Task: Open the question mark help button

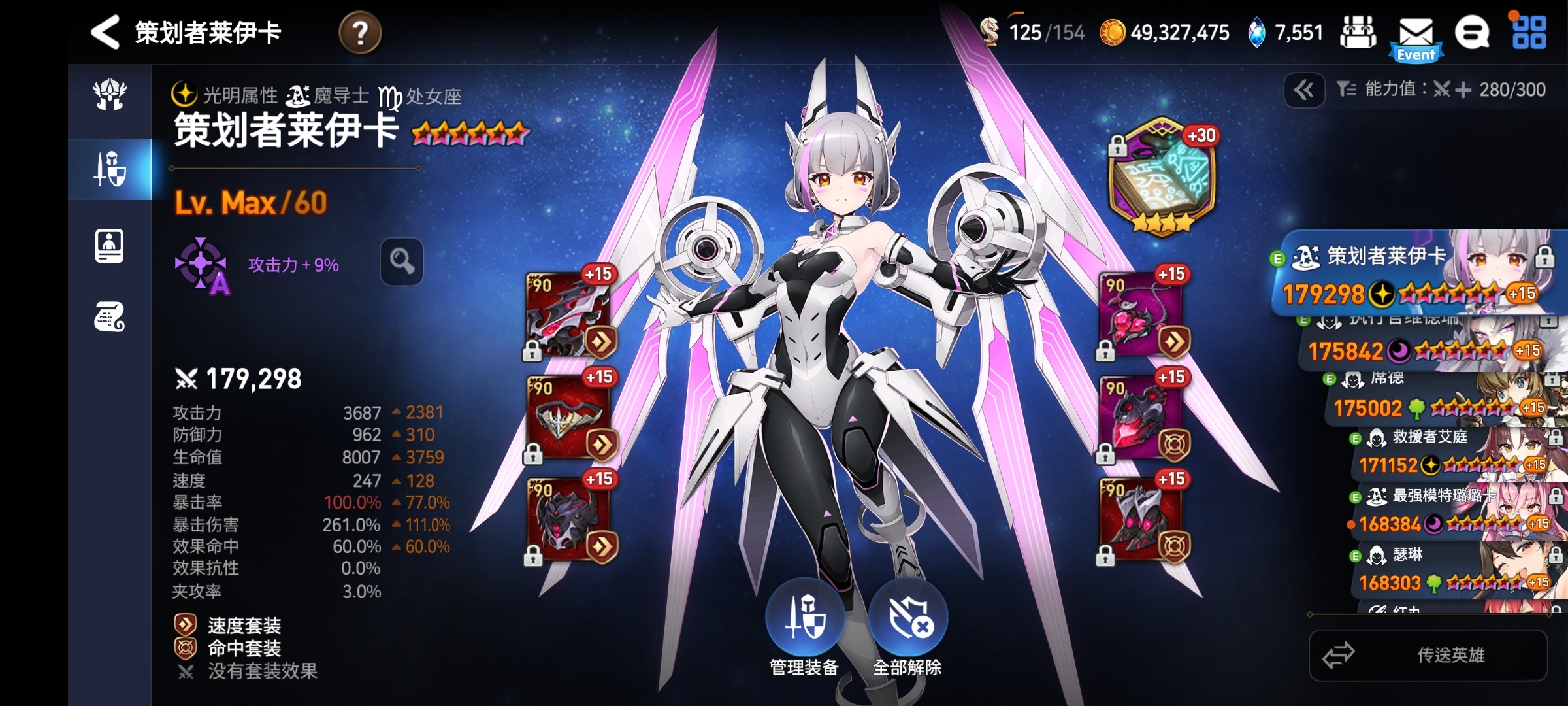Action: click(x=360, y=33)
